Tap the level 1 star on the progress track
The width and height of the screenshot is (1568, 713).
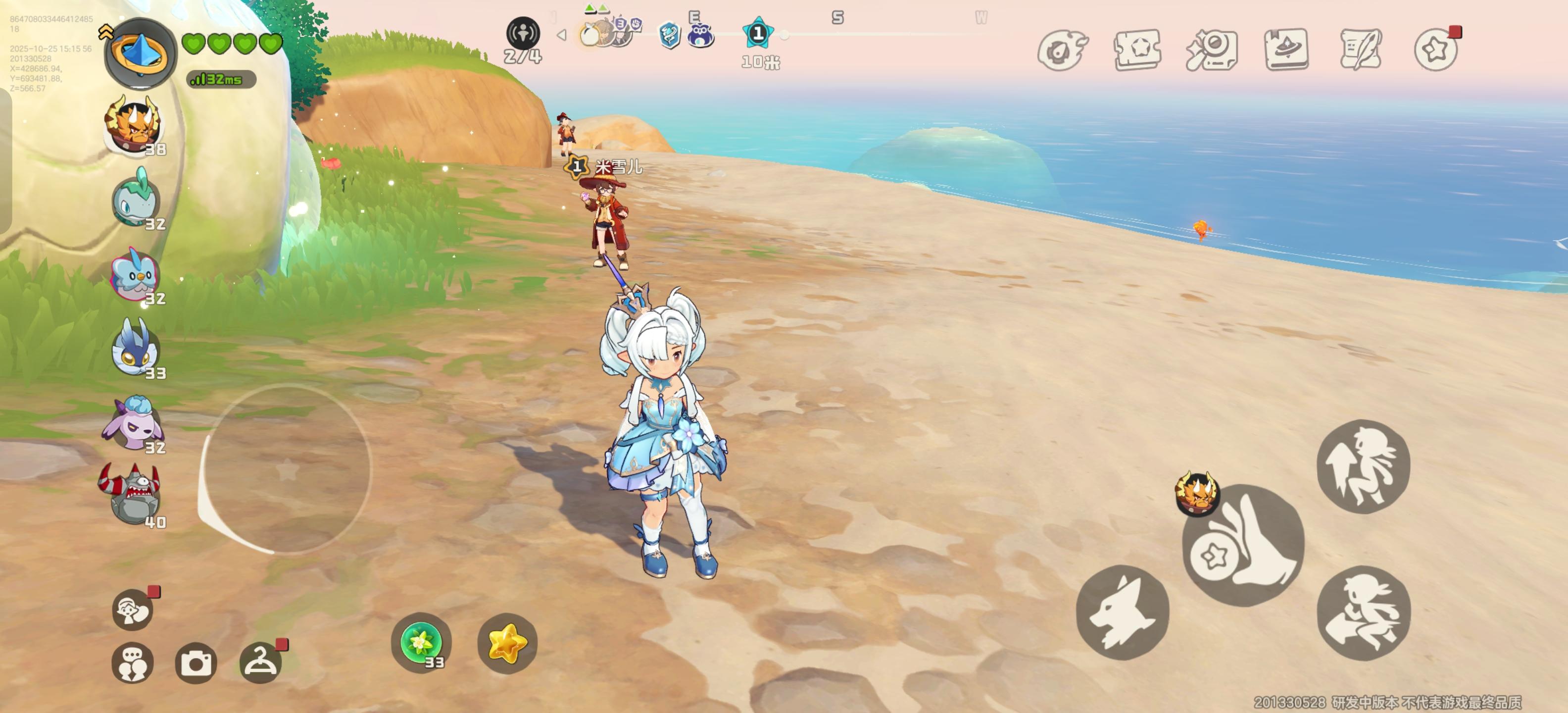pos(758,35)
